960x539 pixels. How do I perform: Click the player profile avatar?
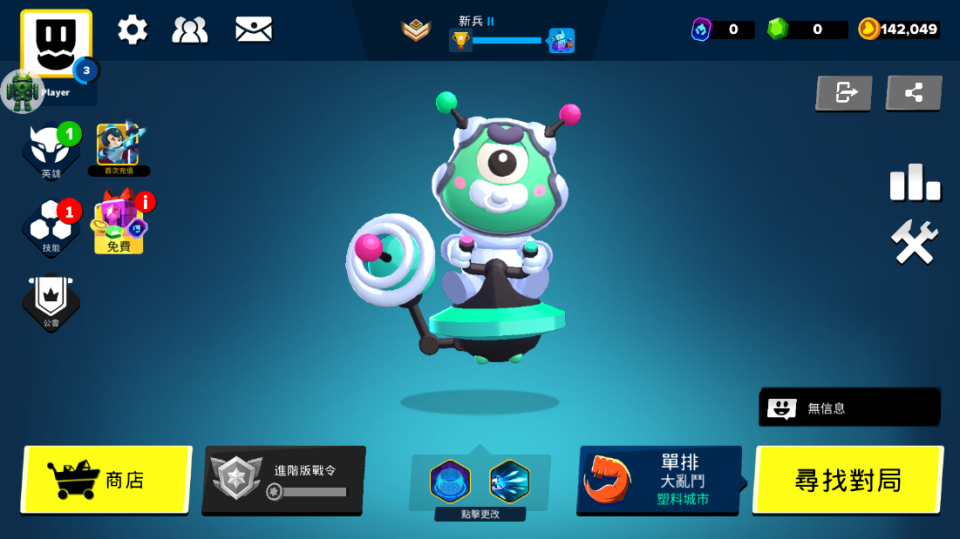(56, 44)
